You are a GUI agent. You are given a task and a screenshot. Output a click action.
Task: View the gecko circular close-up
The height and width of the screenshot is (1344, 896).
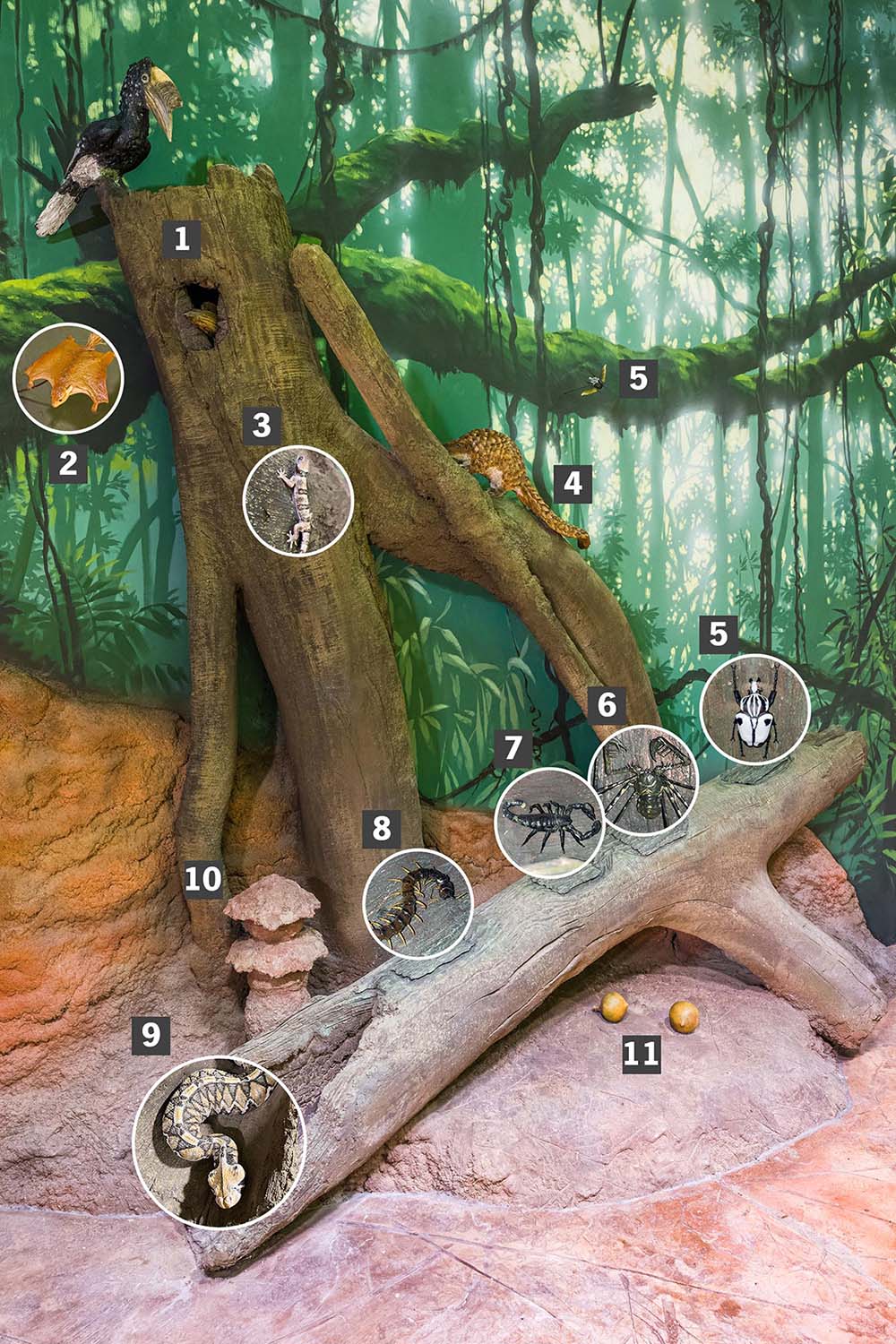point(298,499)
